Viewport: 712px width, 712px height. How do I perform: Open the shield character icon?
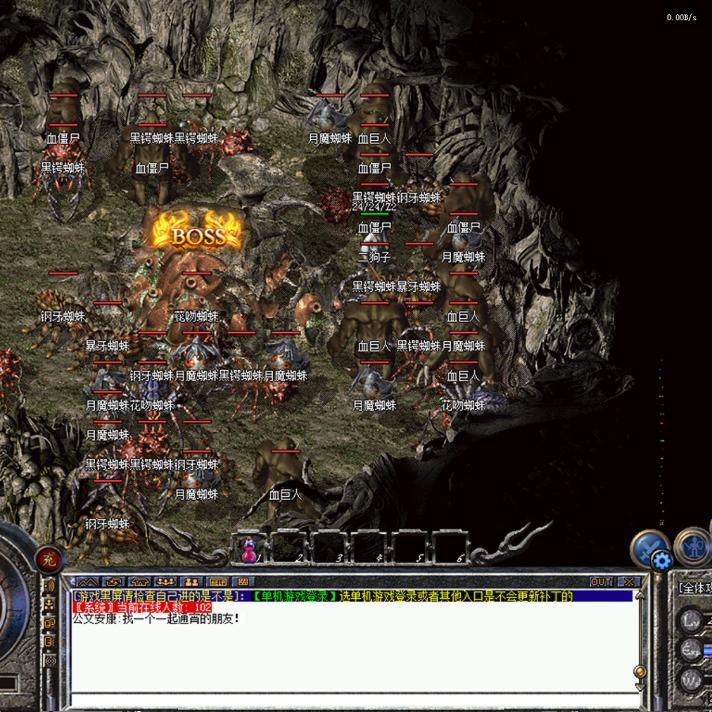692,545
